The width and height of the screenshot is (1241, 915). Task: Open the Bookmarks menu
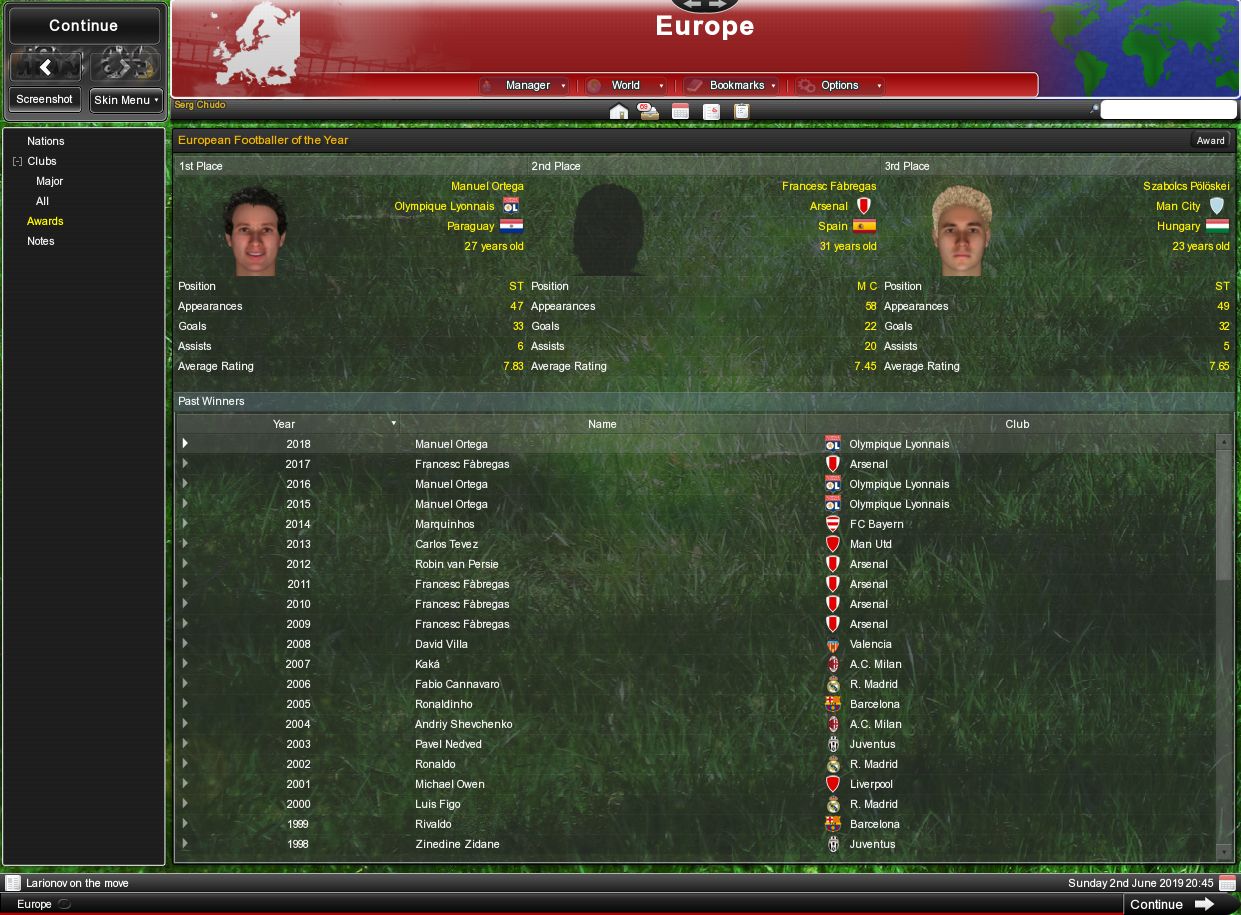(736, 86)
